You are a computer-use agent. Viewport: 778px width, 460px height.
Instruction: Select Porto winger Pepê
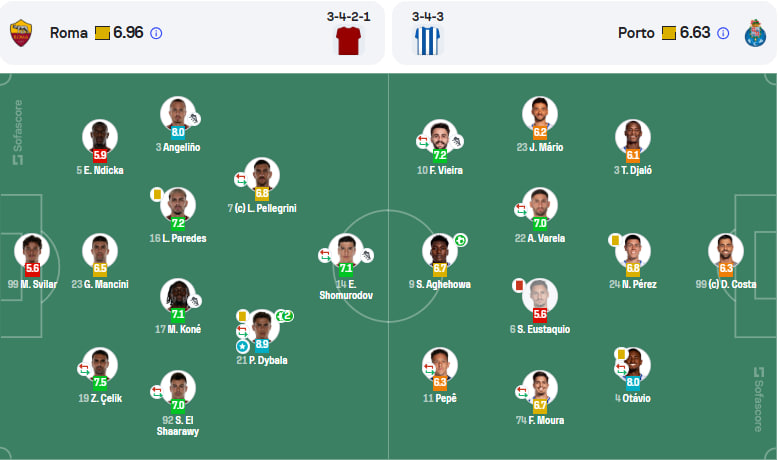coord(440,365)
